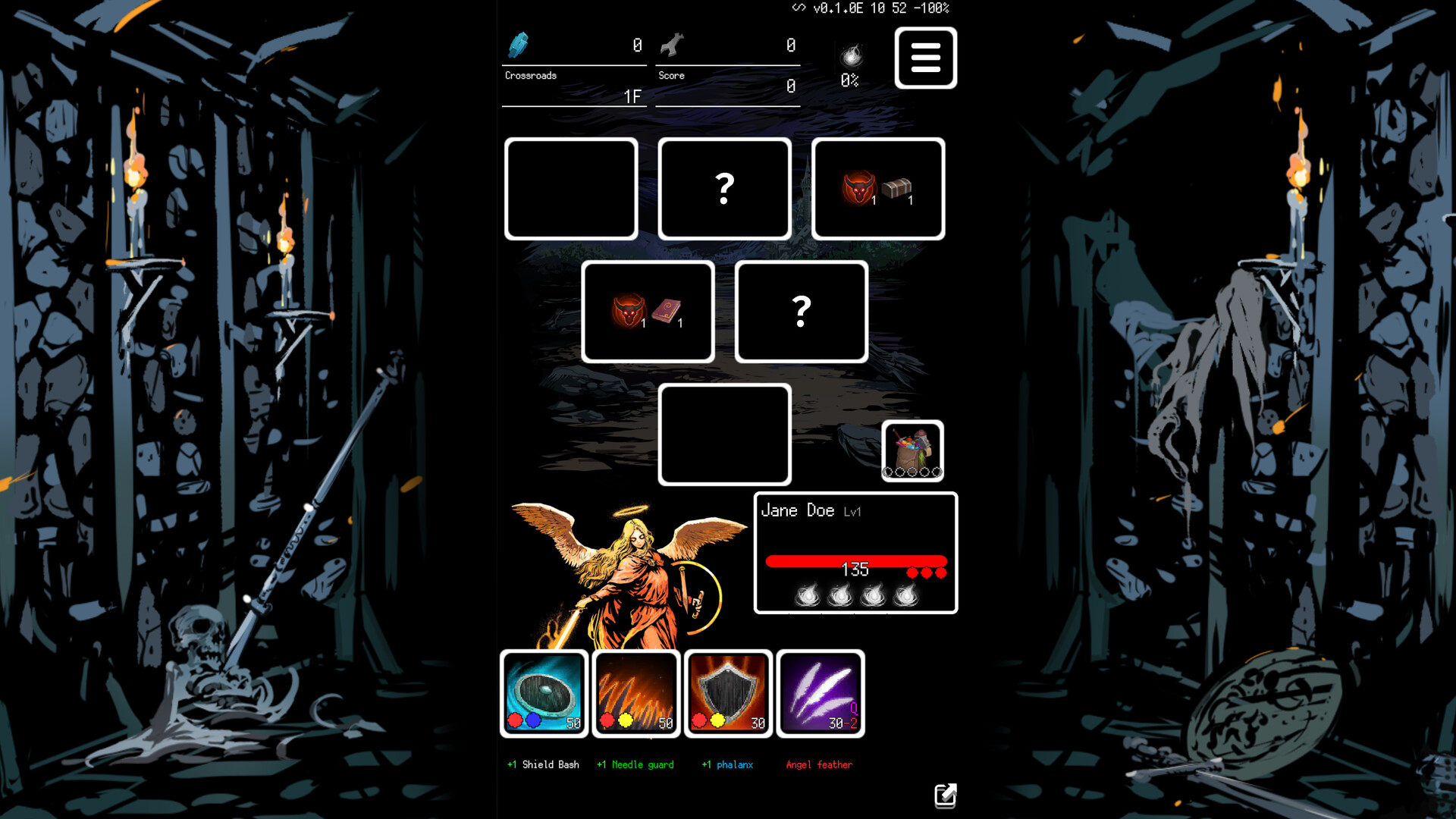Click the Crossroads label
1456x819 pixels.
coord(529,75)
